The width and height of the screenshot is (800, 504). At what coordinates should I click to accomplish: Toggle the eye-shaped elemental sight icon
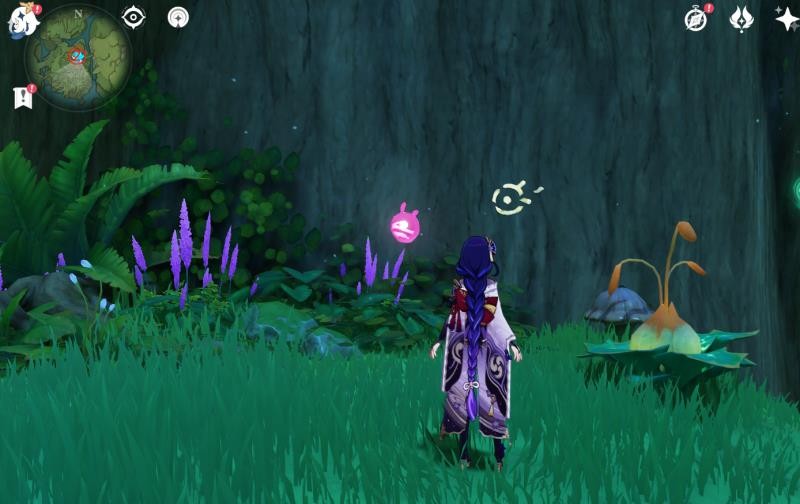(133, 17)
